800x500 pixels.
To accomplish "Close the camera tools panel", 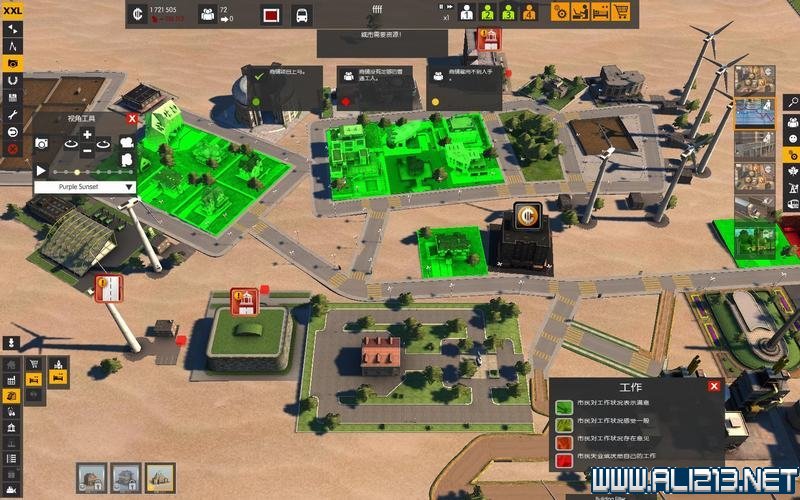I will pos(132,118).
